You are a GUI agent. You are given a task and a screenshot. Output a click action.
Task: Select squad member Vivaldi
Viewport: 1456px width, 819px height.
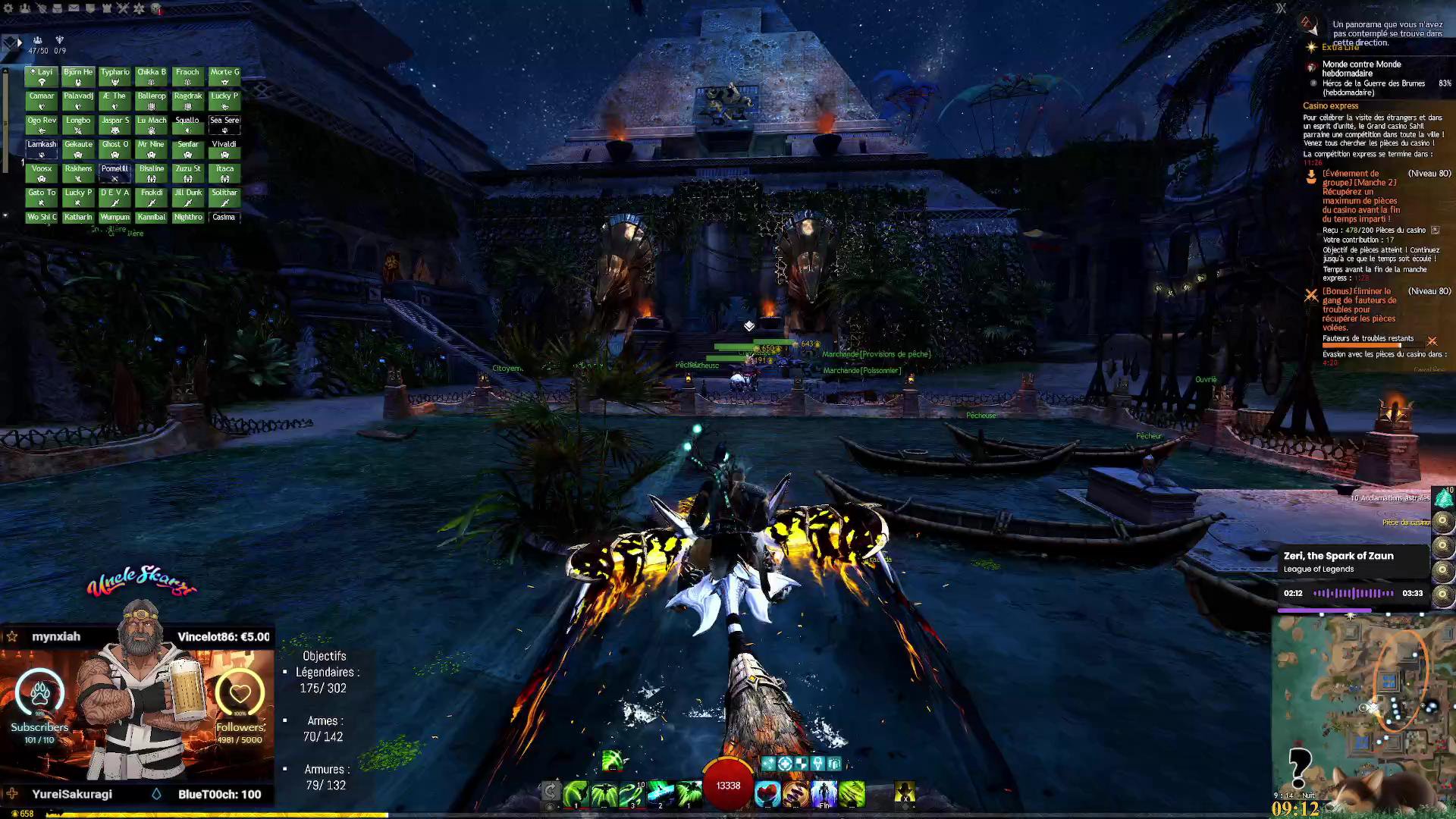[224, 149]
